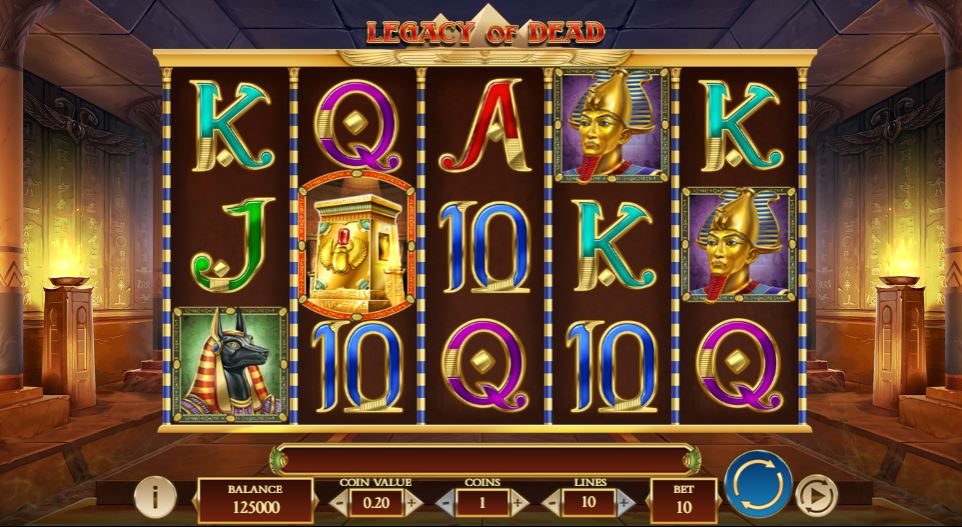This screenshot has height=527, width=962.
Task: Start autoplay with the small play button
Action: pyautogui.click(x=816, y=495)
